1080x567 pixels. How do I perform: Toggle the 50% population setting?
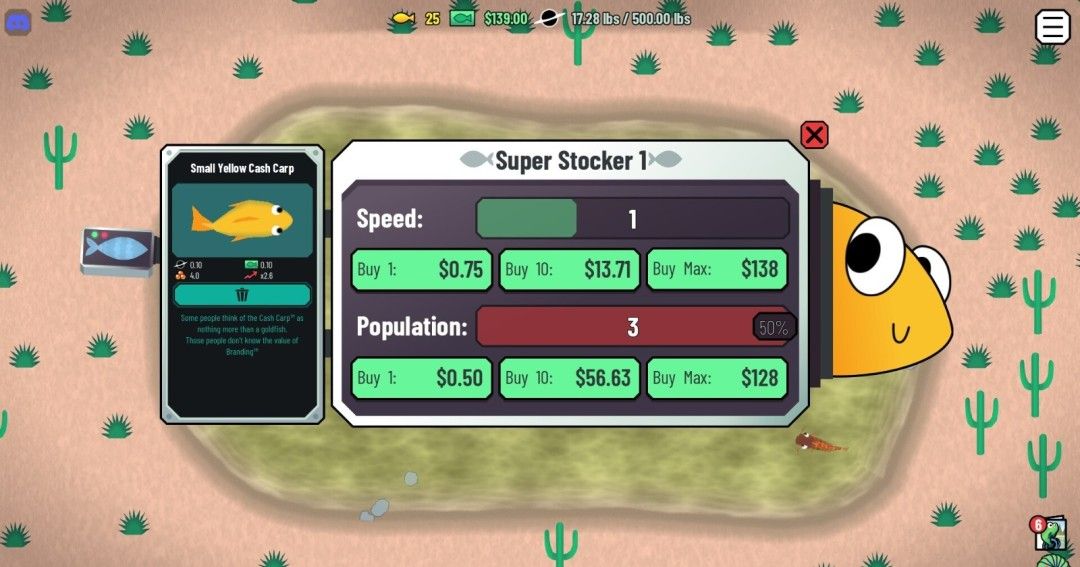[773, 327]
